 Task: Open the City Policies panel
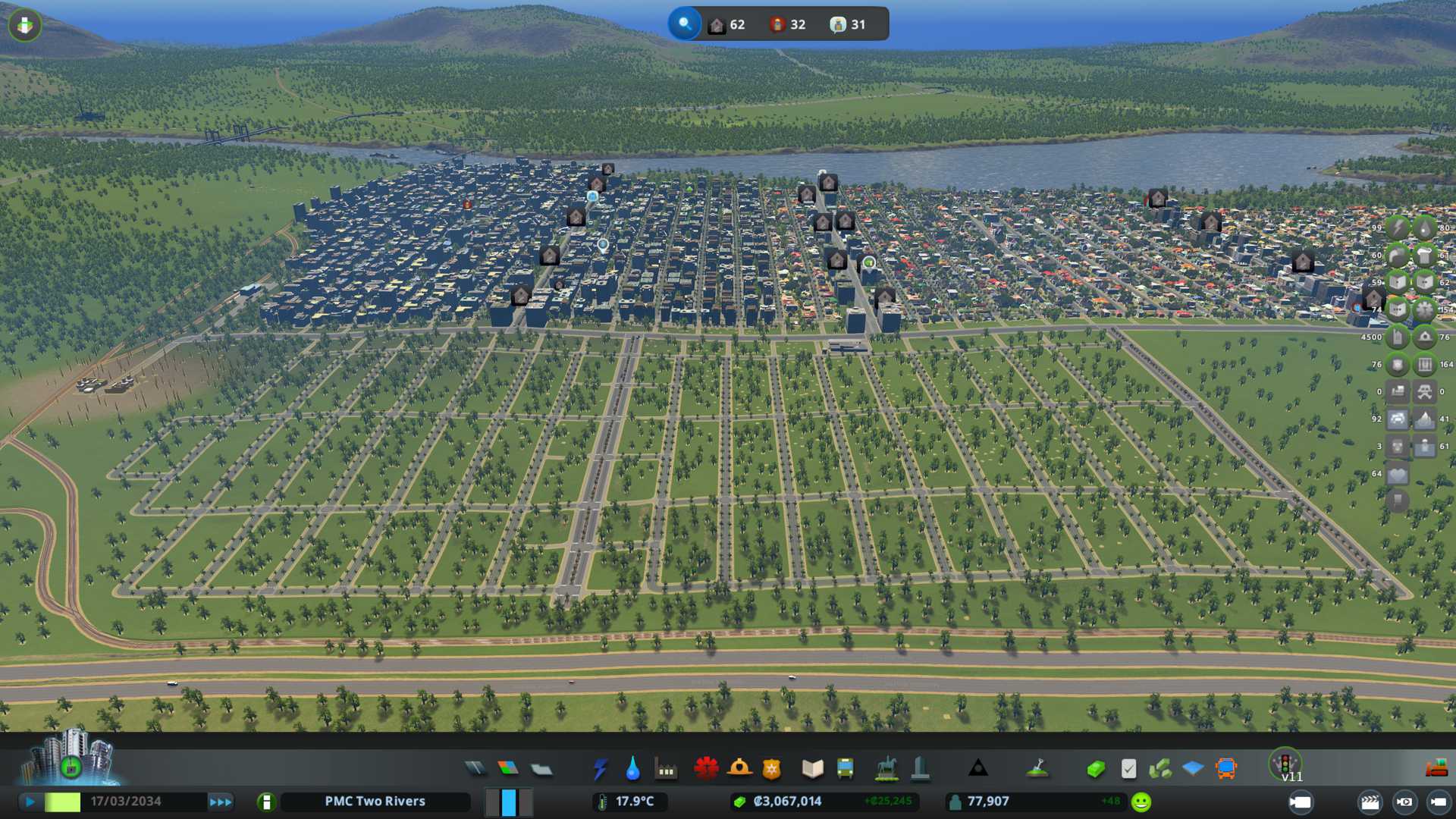point(1128,769)
